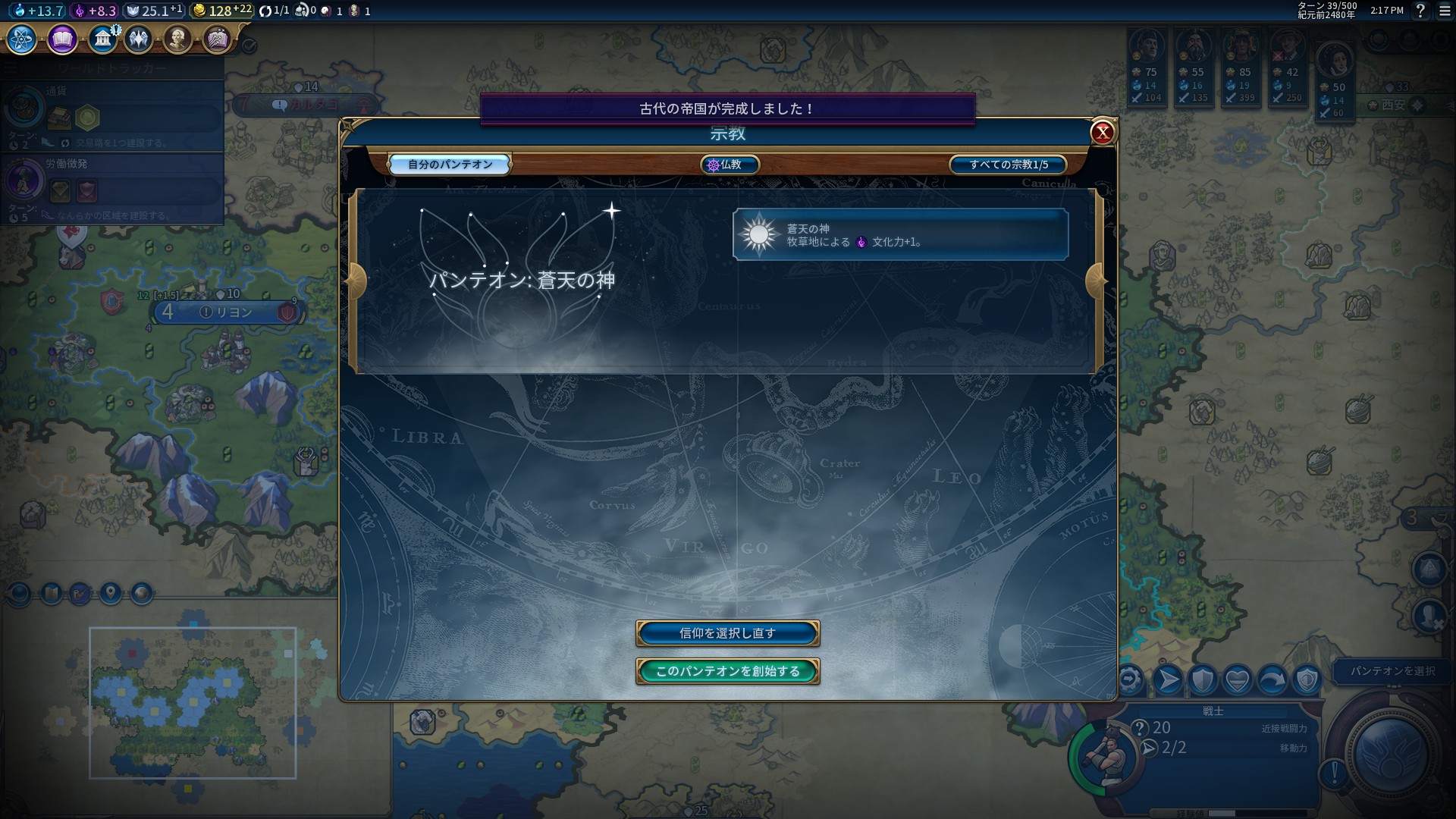Close the religion window
Image resolution: width=1456 pixels, height=819 pixels.
click(x=1102, y=133)
